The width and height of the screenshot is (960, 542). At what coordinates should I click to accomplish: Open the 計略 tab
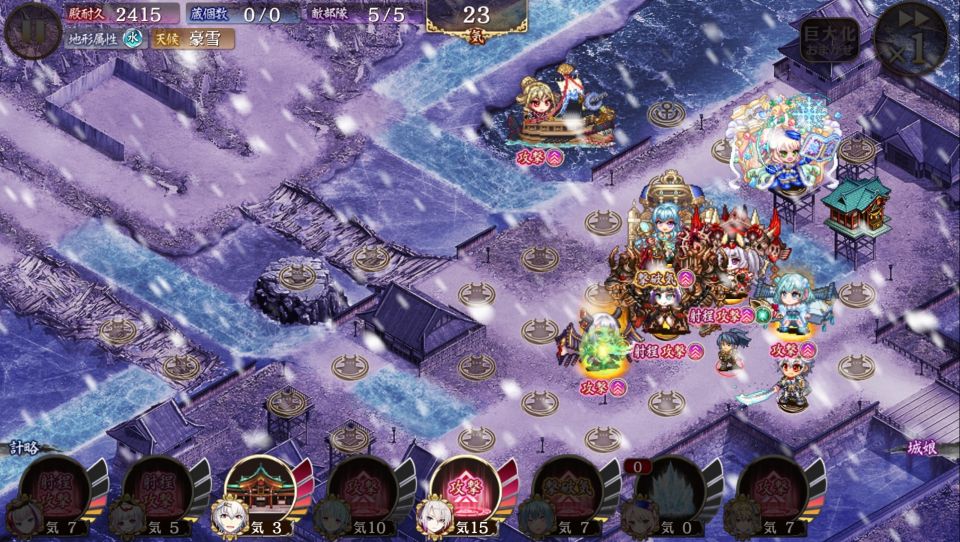(28, 449)
